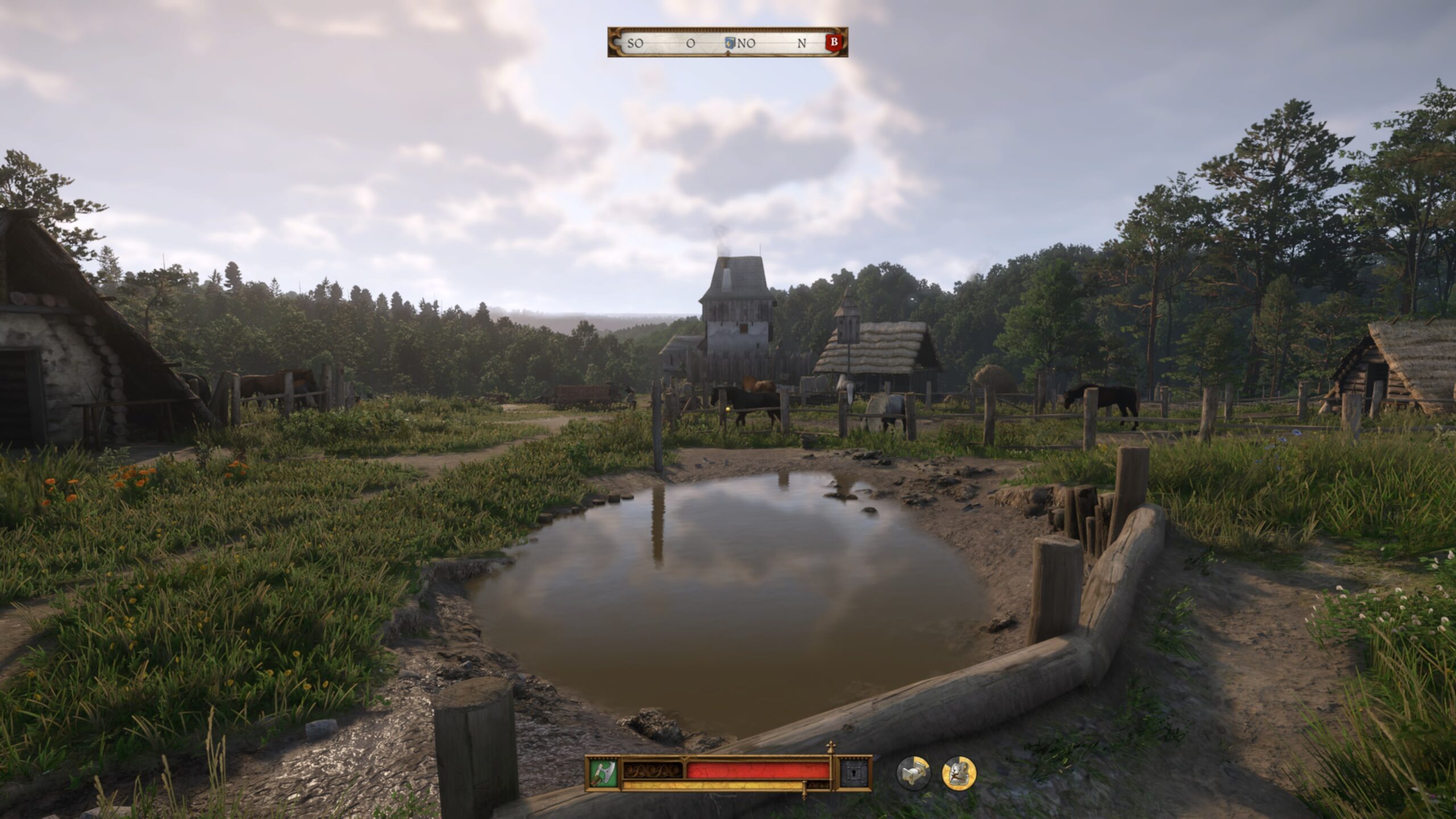Open the bed tiredness status icon

[x=913, y=773]
